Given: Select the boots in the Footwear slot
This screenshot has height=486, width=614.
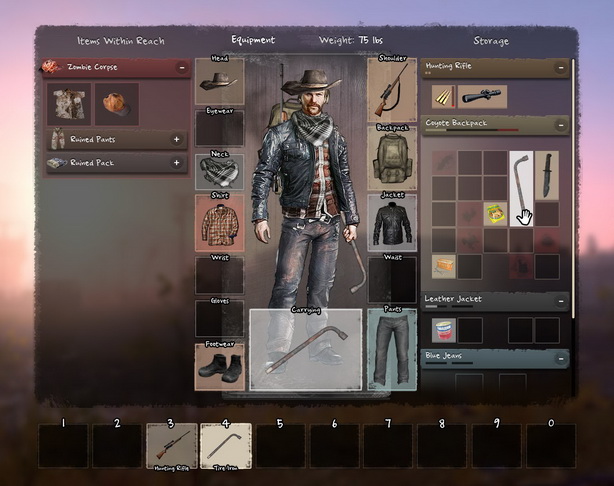Looking at the screenshot, I should (x=220, y=367).
